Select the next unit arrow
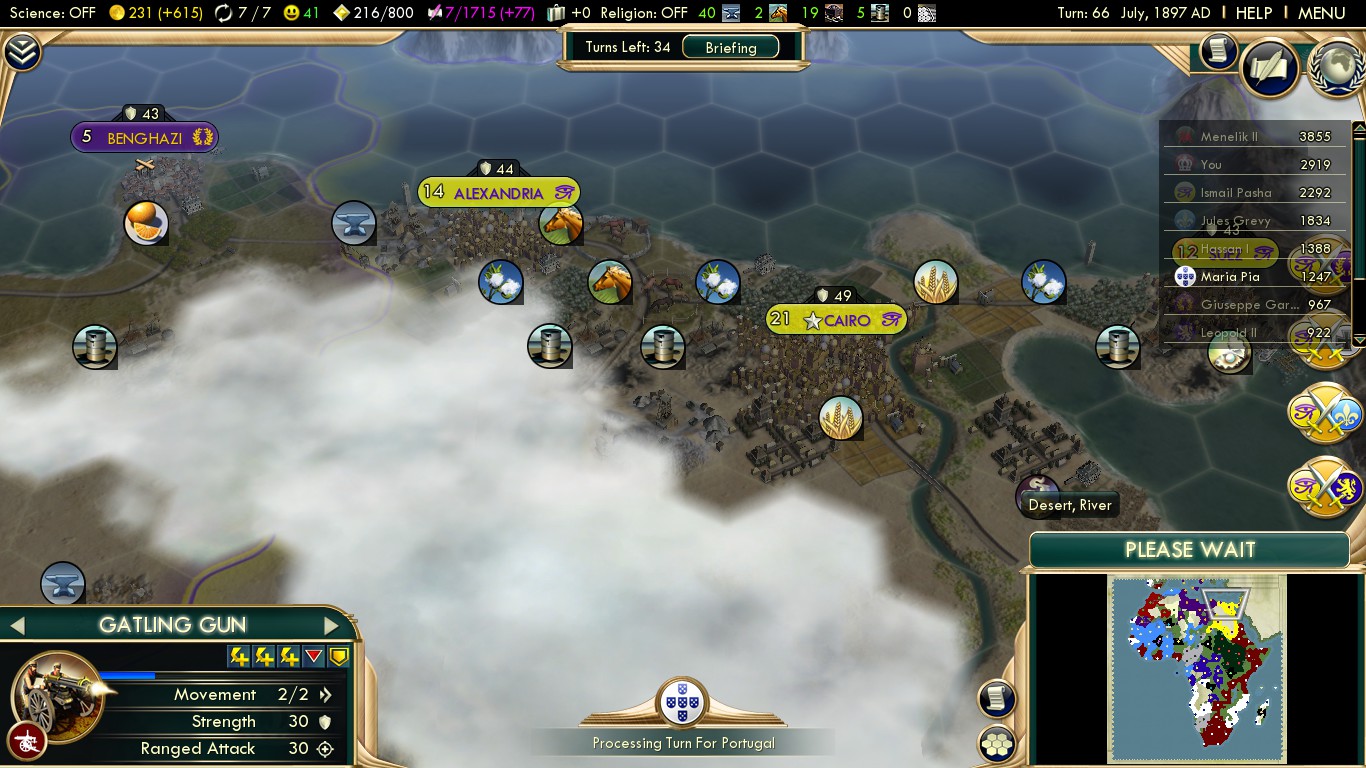Image resolution: width=1366 pixels, height=768 pixels. click(331, 626)
